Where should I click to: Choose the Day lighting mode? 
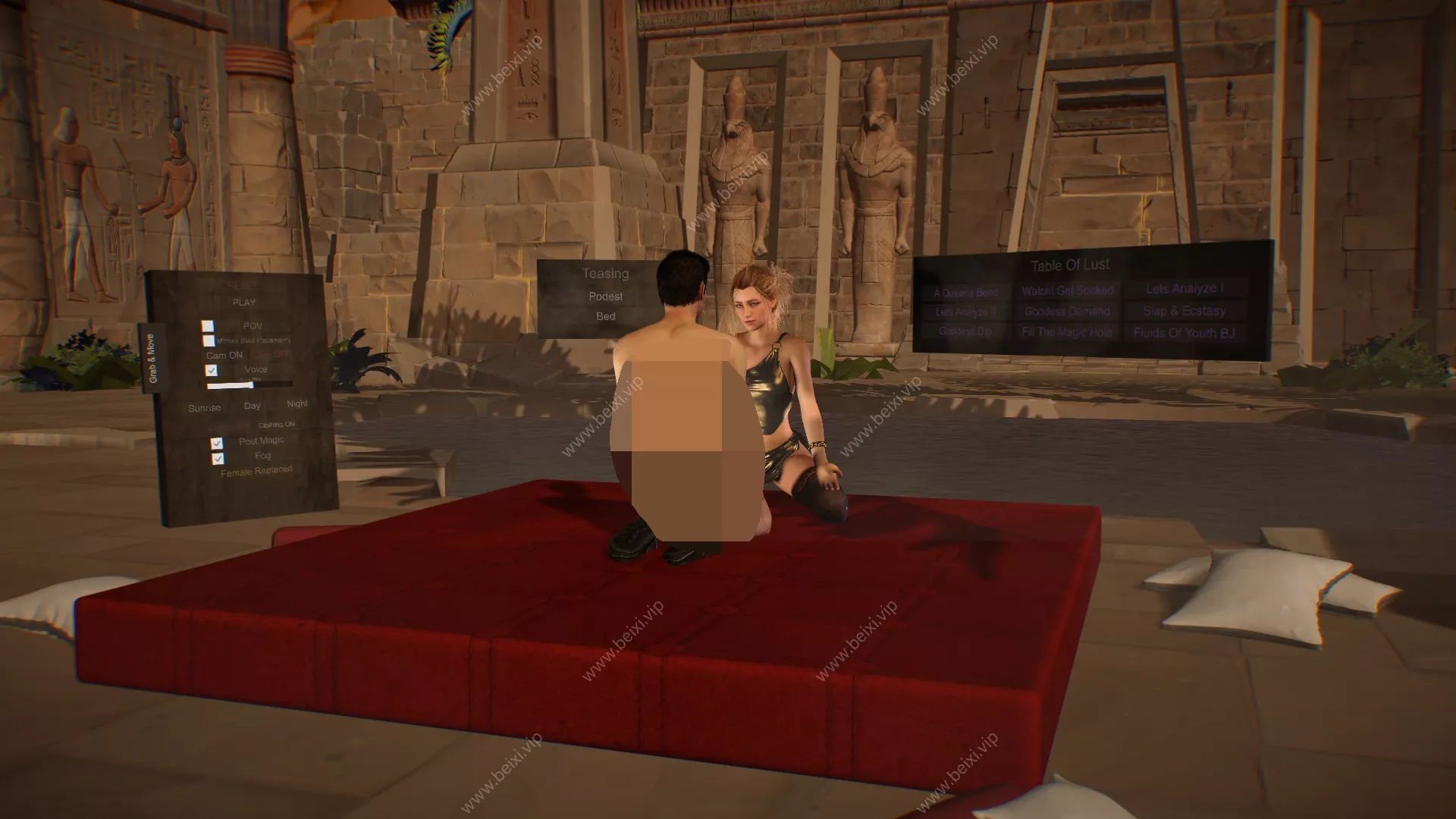click(253, 406)
